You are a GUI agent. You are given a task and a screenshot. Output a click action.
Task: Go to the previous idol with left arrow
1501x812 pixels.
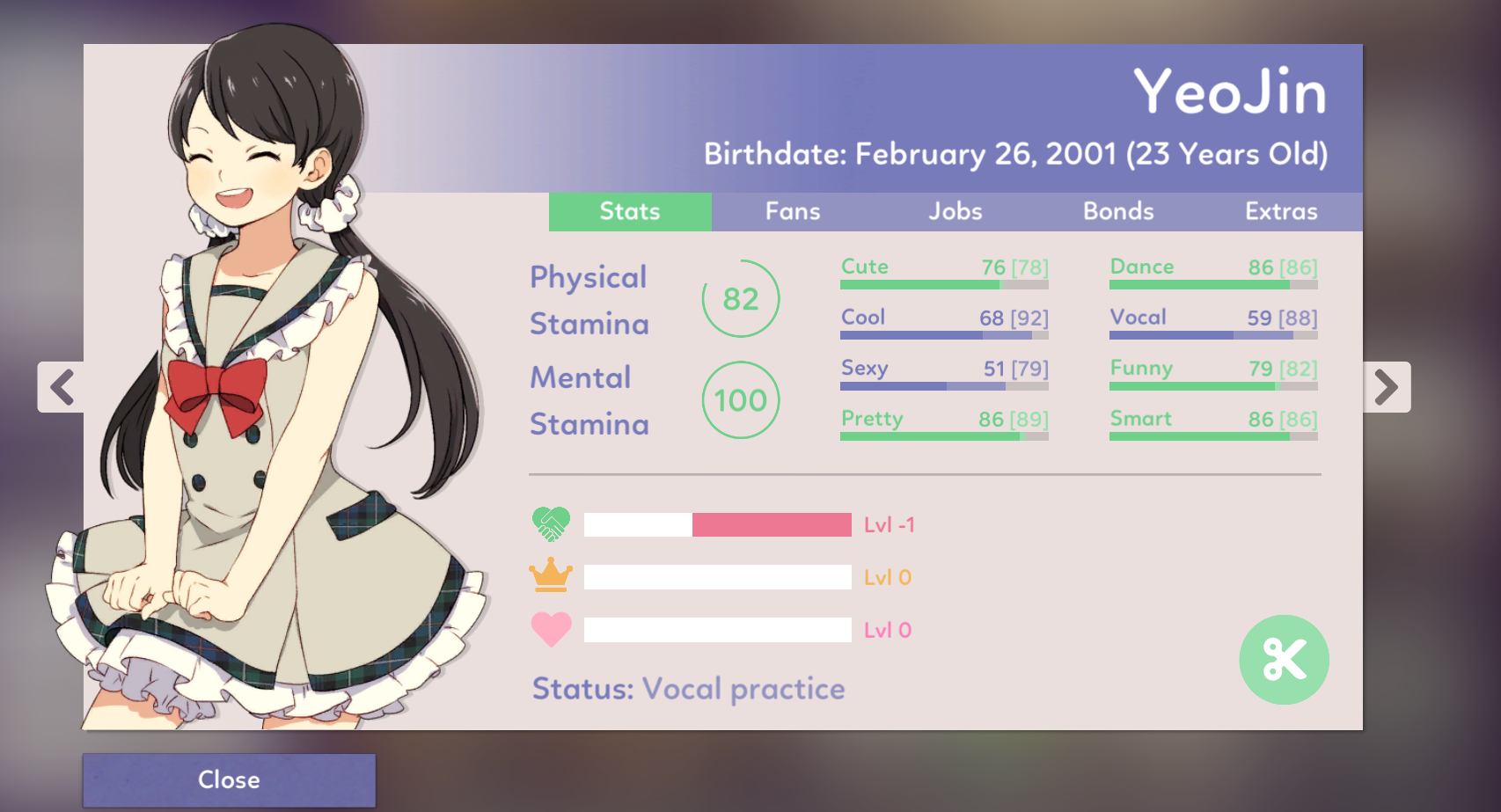click(x=62, y=387)
